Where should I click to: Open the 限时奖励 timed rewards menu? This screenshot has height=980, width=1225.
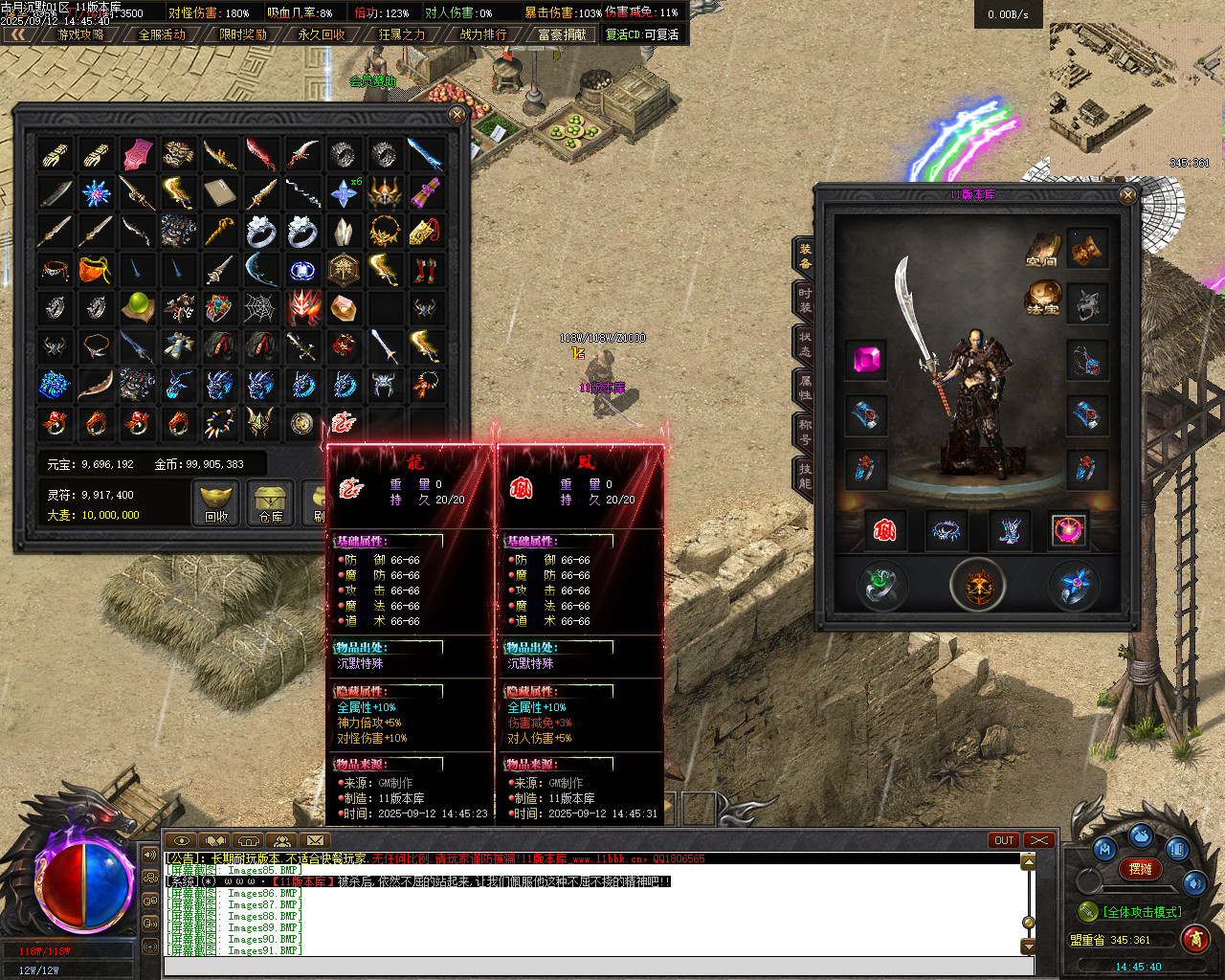coord(243,34)
